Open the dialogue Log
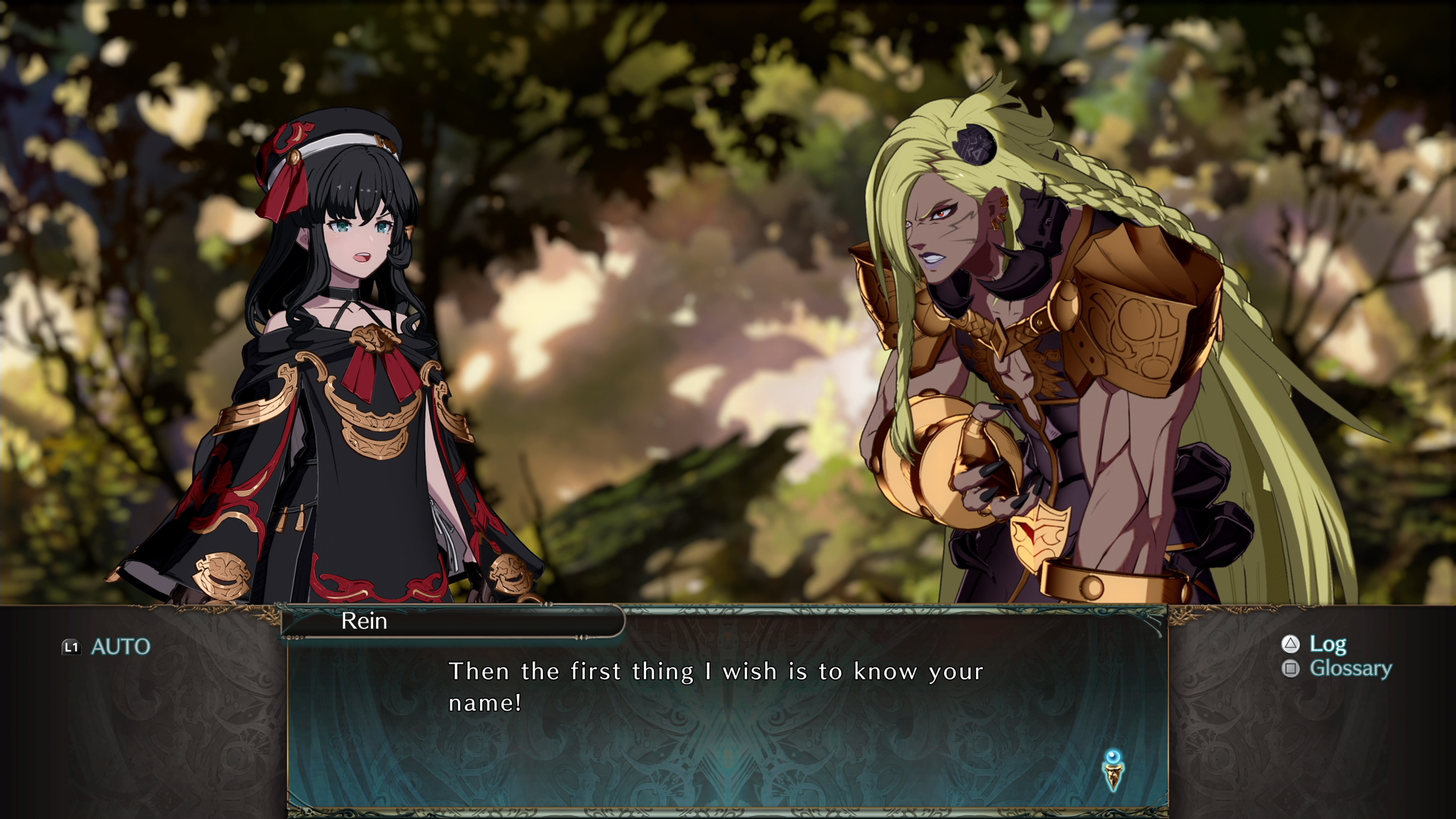Screen dimensions: 1456x819 tap(1314, 644)
